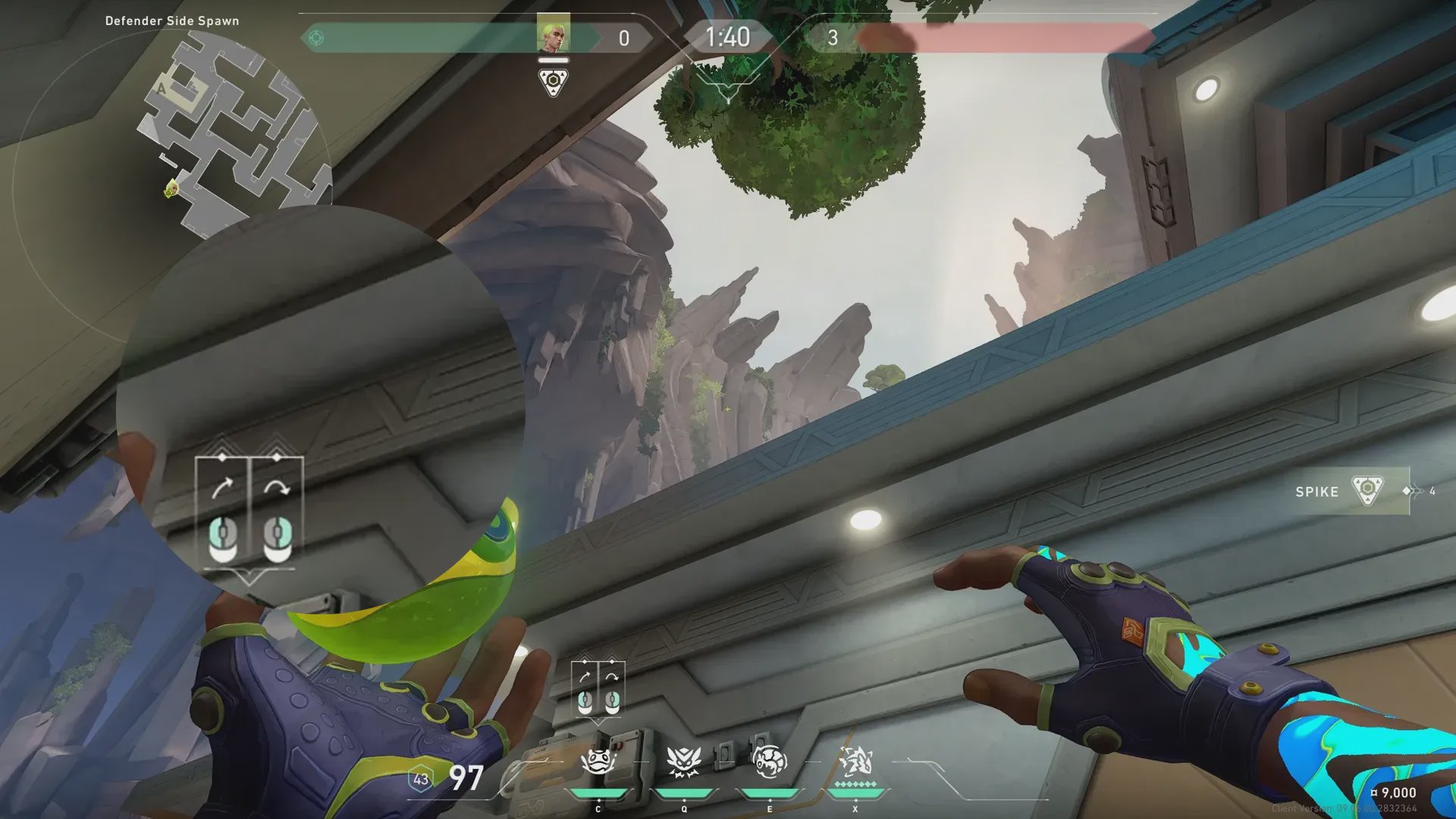This screenshot has width=1456, height=819.
Task: Click the spike carrier icon below the portrait
Action: point(554,82)
